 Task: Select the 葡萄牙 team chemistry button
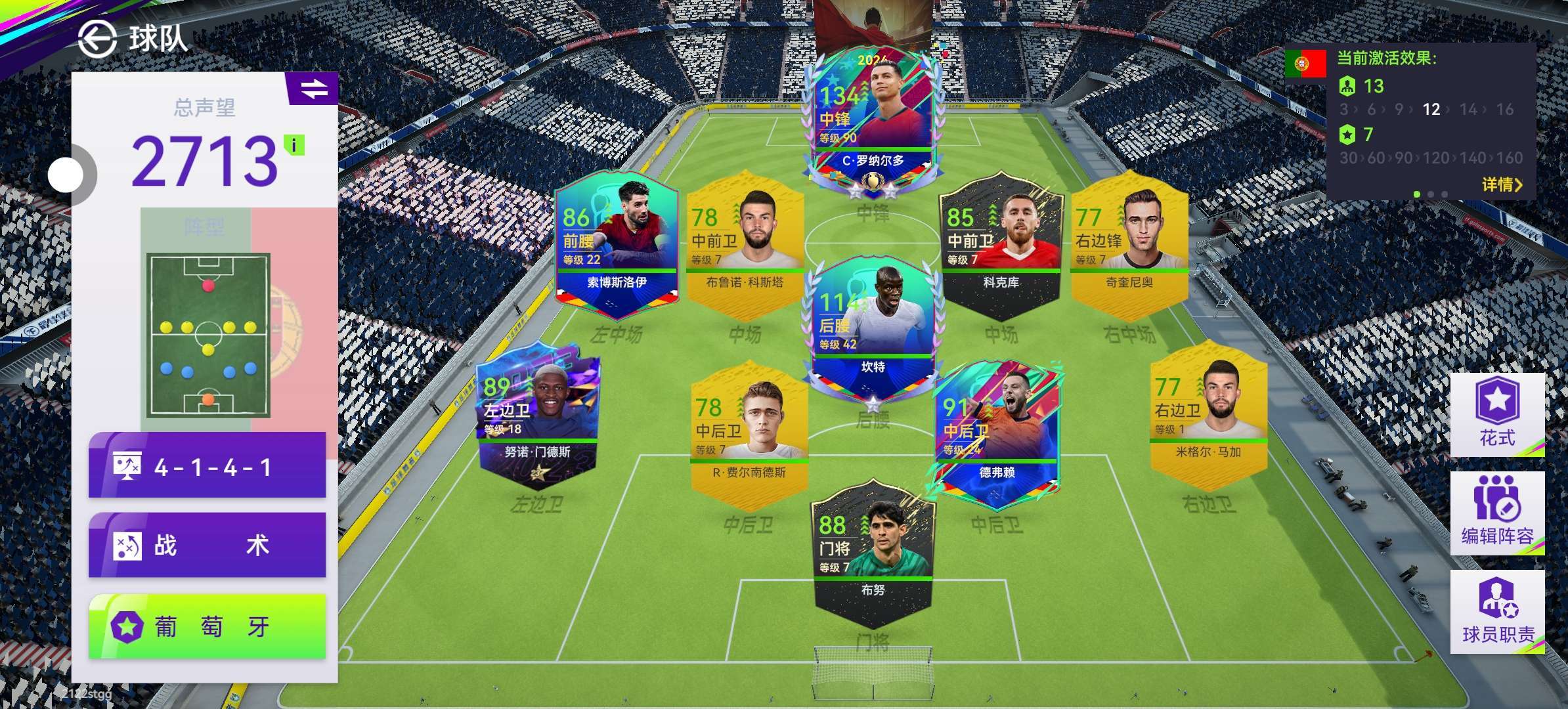pyautogui.click(x=207, y=626)
